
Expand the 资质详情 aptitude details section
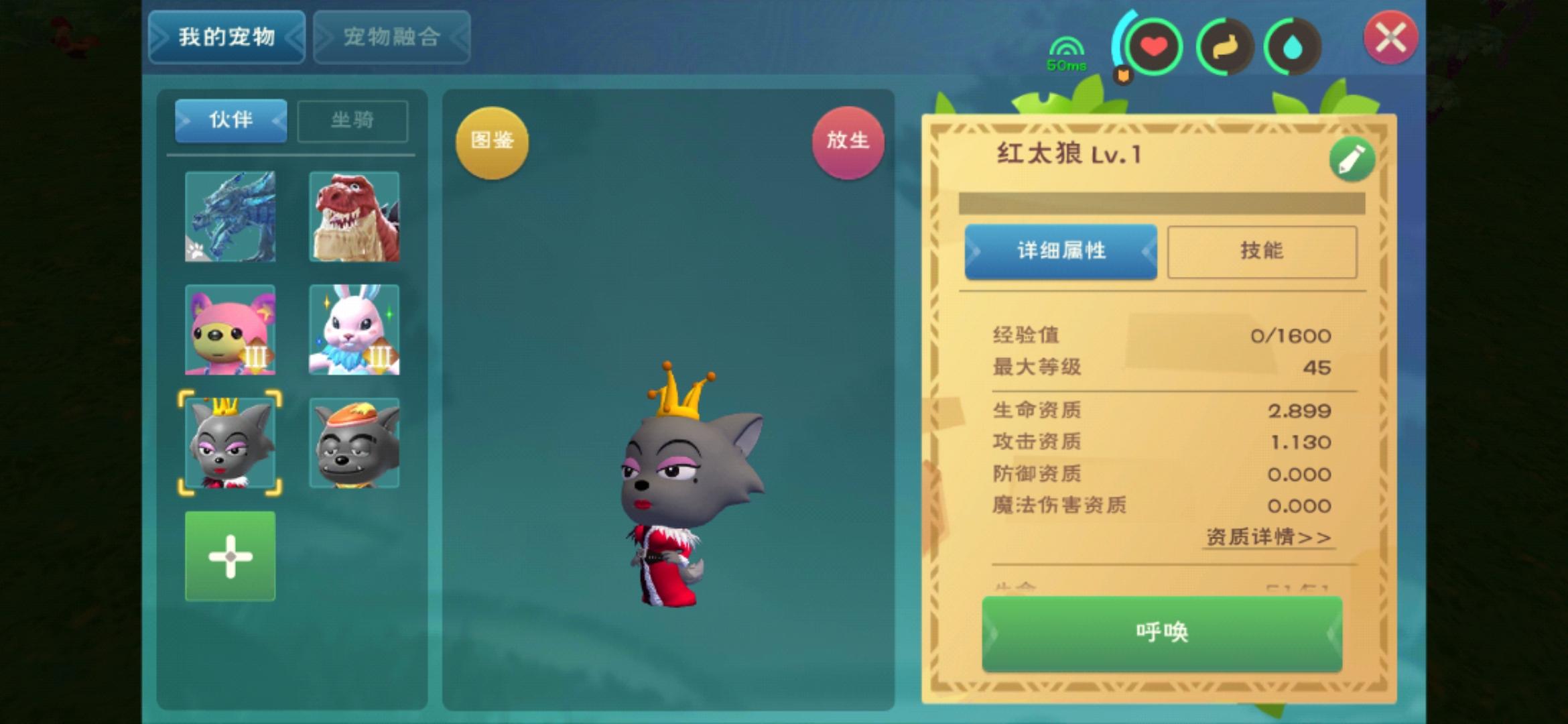1268,536
